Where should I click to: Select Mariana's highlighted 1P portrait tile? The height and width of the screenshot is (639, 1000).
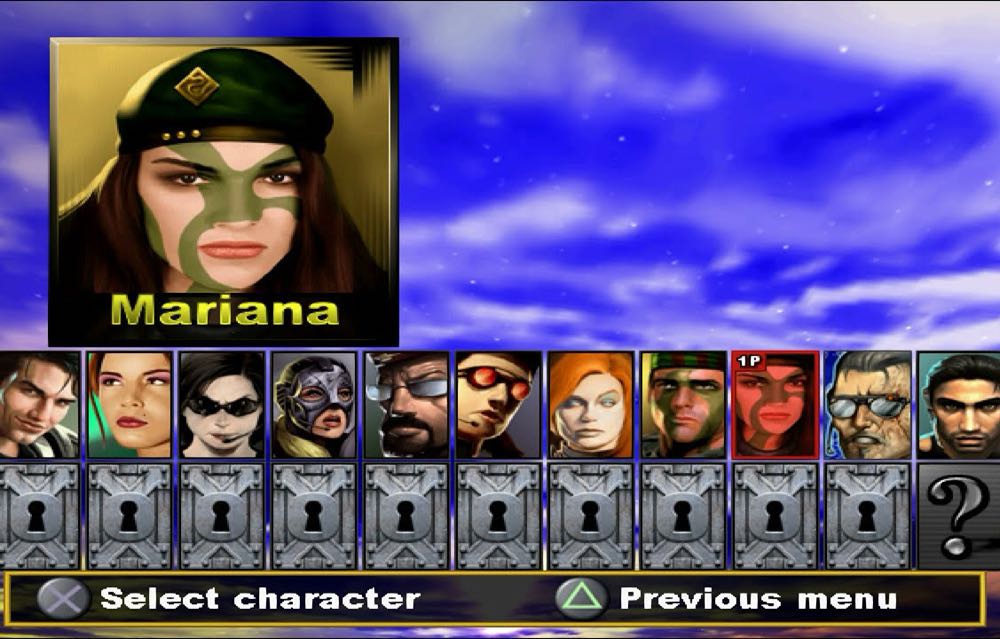[775, 405]
